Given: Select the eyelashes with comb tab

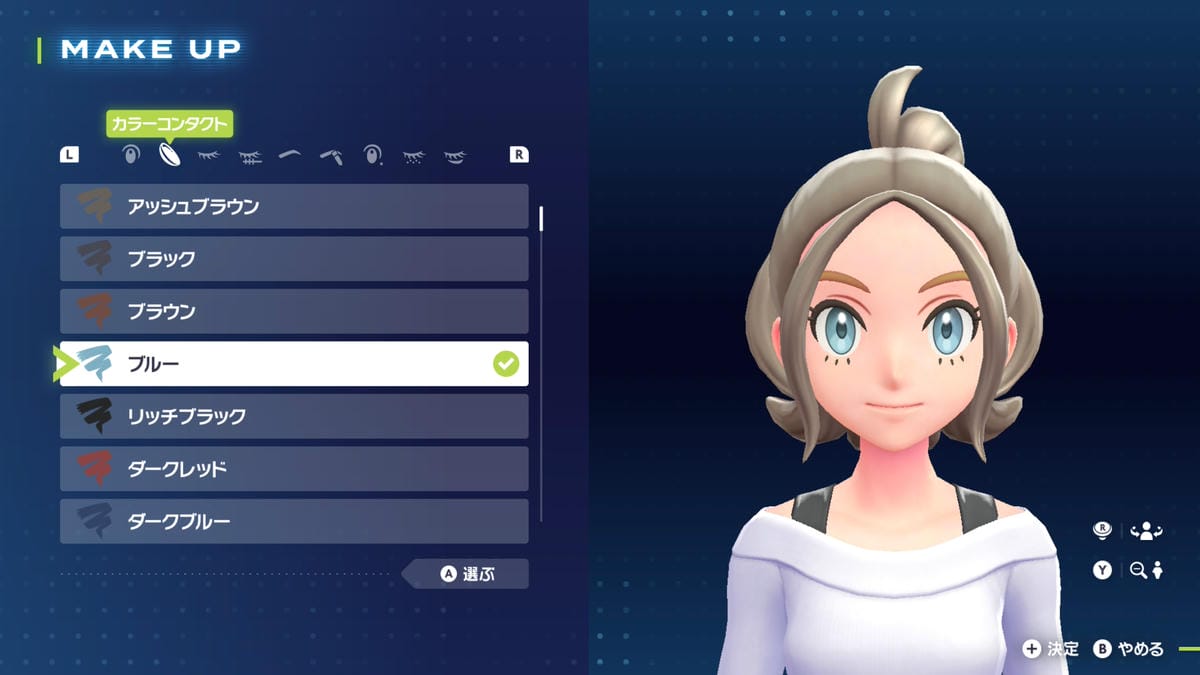Looking at the screenshot, I should [x=250, y=155].
